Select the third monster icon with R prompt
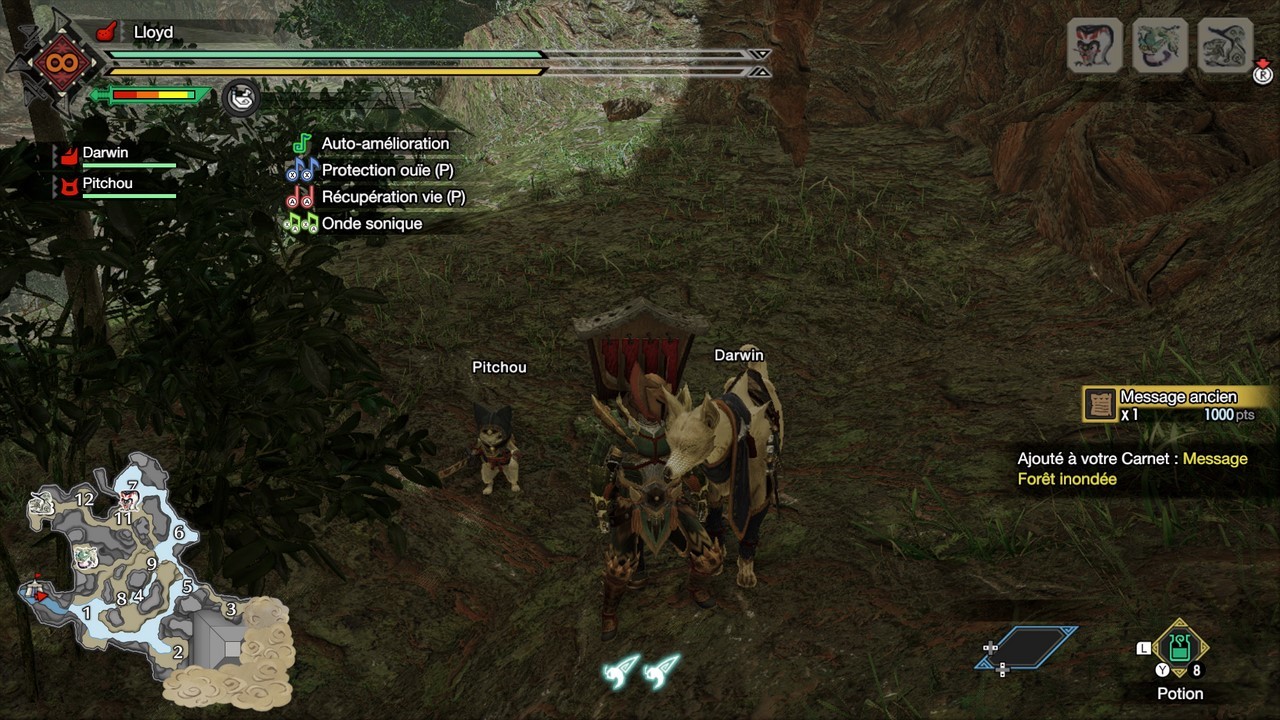The width and height of the screenshot is (1280, 720). (x=1222, y=44)
